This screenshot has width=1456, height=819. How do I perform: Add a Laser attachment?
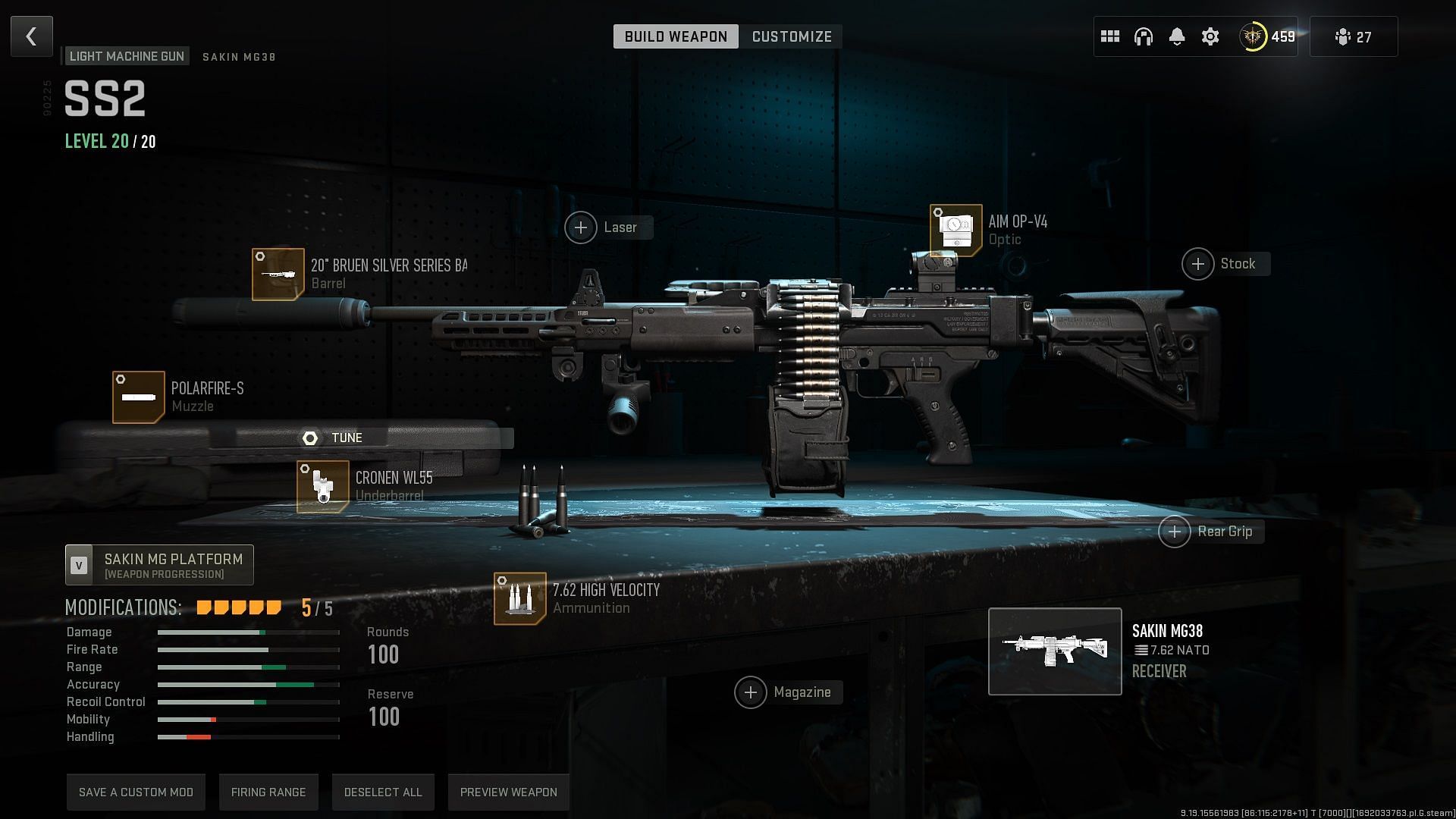click(581, 227)
